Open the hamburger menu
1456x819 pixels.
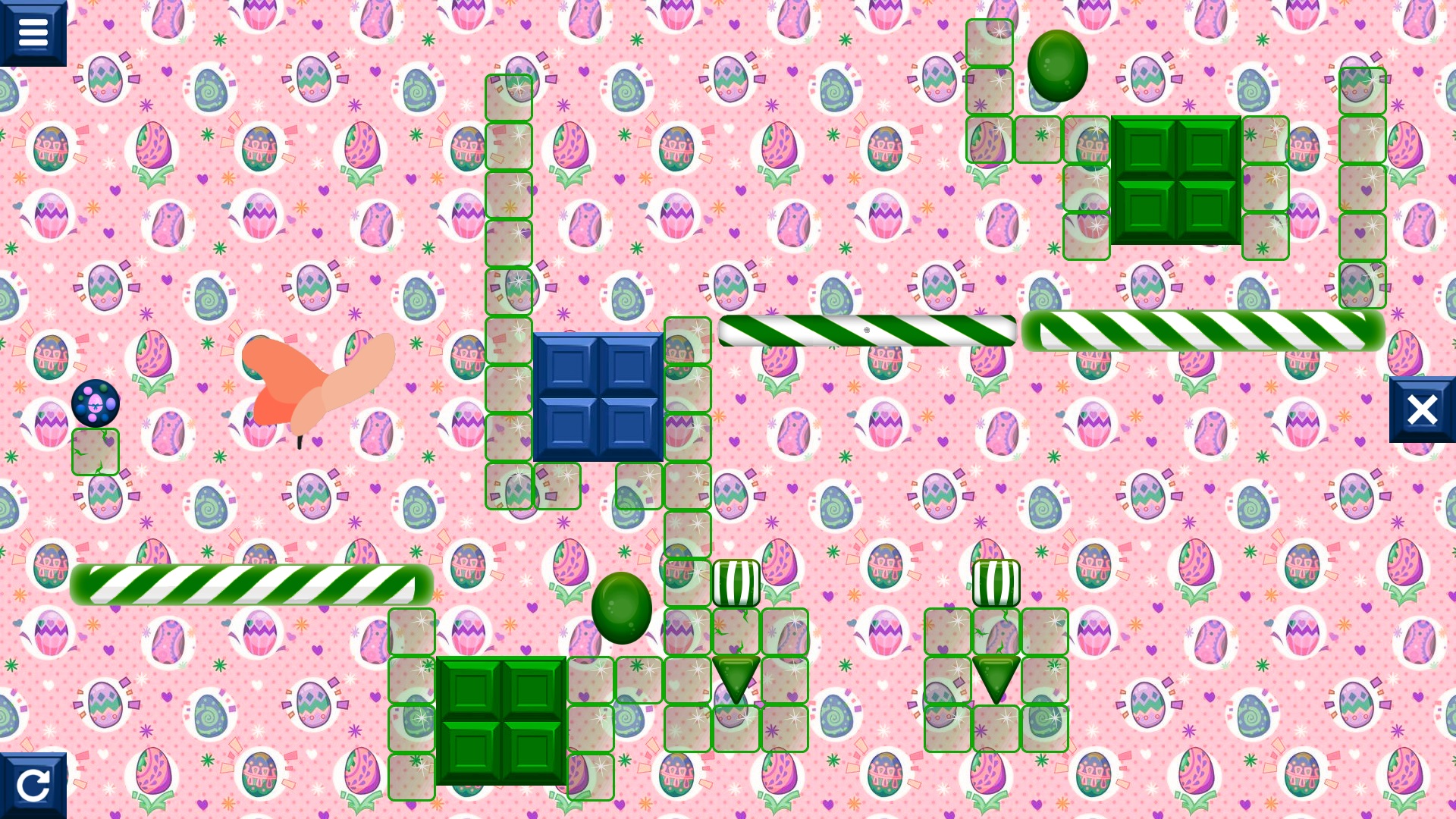pyautogui.click(x=33, y=30)
